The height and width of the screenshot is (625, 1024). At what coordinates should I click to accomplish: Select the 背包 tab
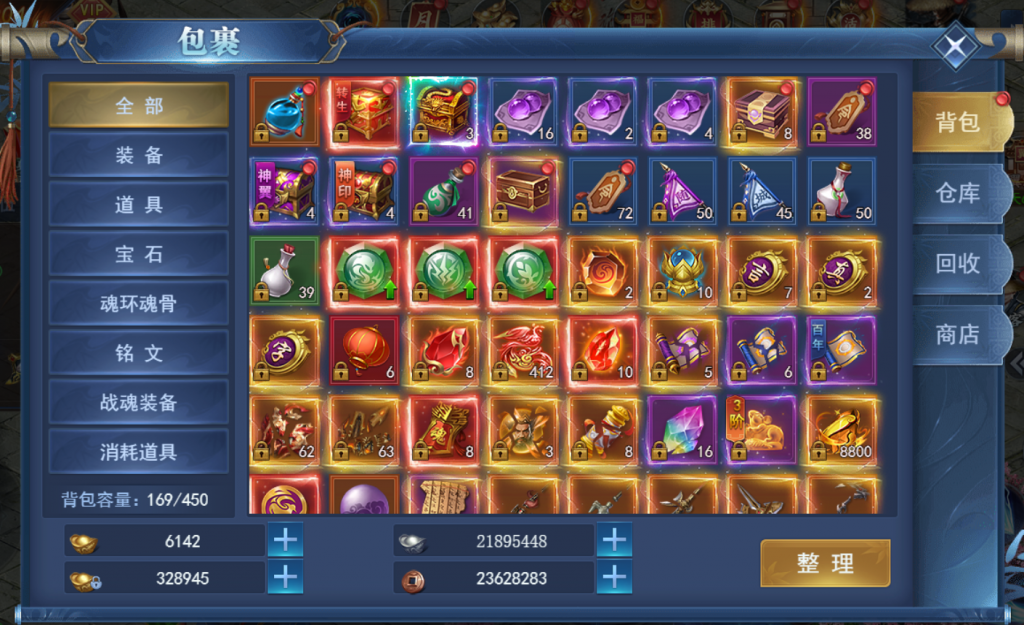[957, 122]
